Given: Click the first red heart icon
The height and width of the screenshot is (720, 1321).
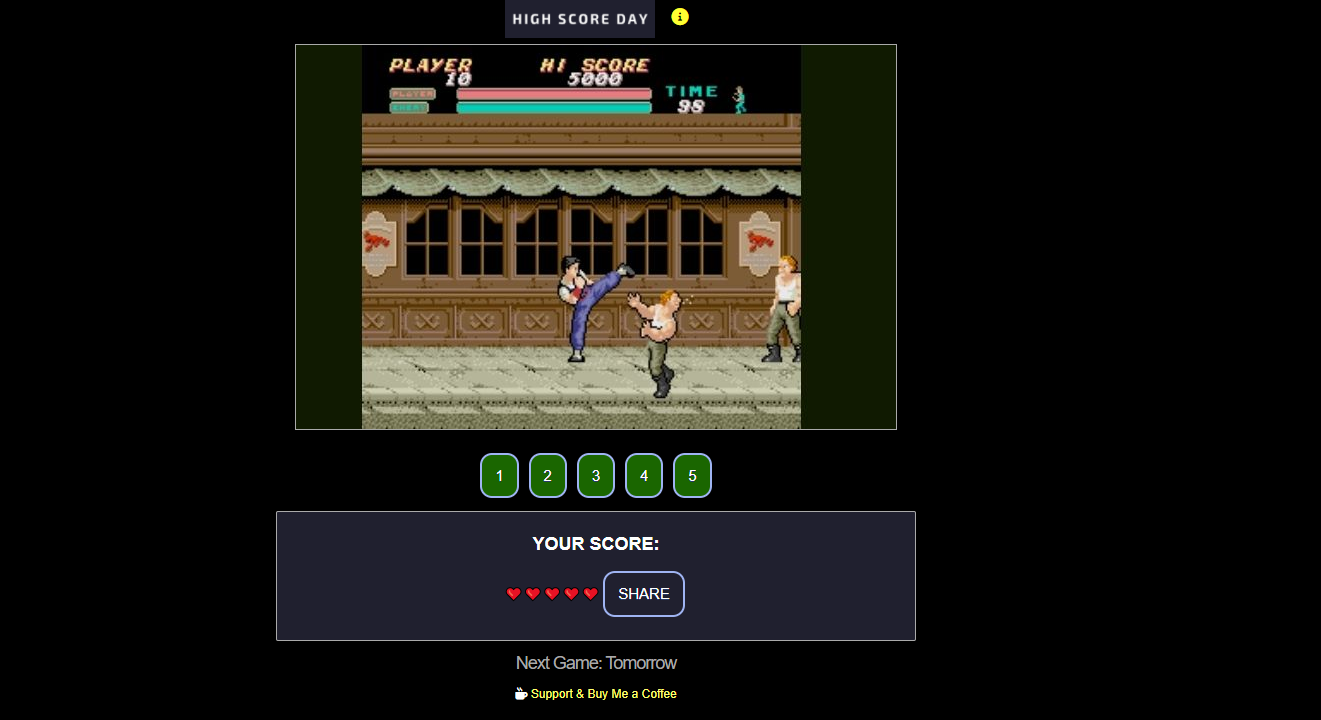Looking at the screenshot, I should pos(514,593).
